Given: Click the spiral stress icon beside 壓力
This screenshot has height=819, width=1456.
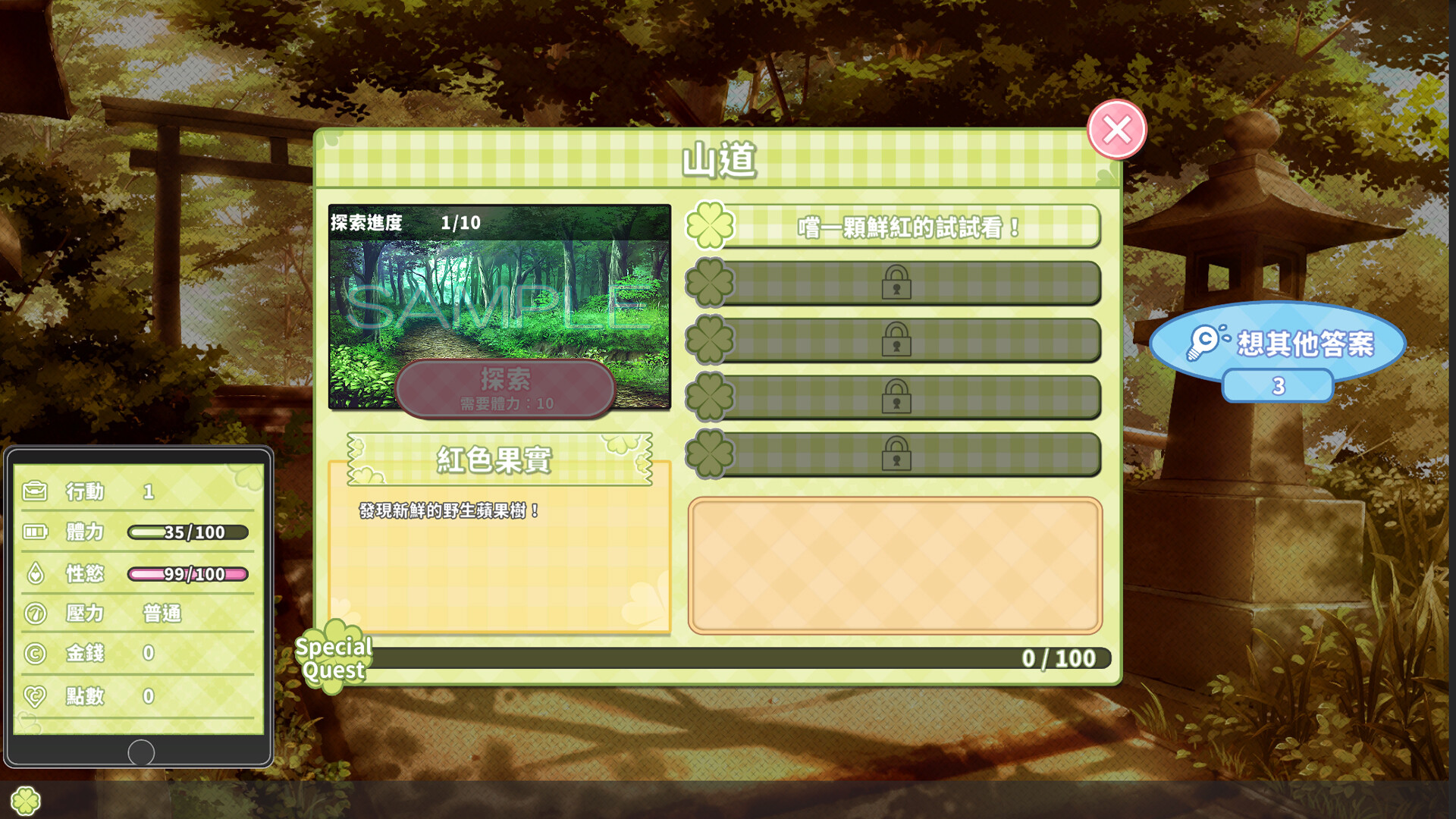Looking at the screenshot, I should tap(36, 614).
